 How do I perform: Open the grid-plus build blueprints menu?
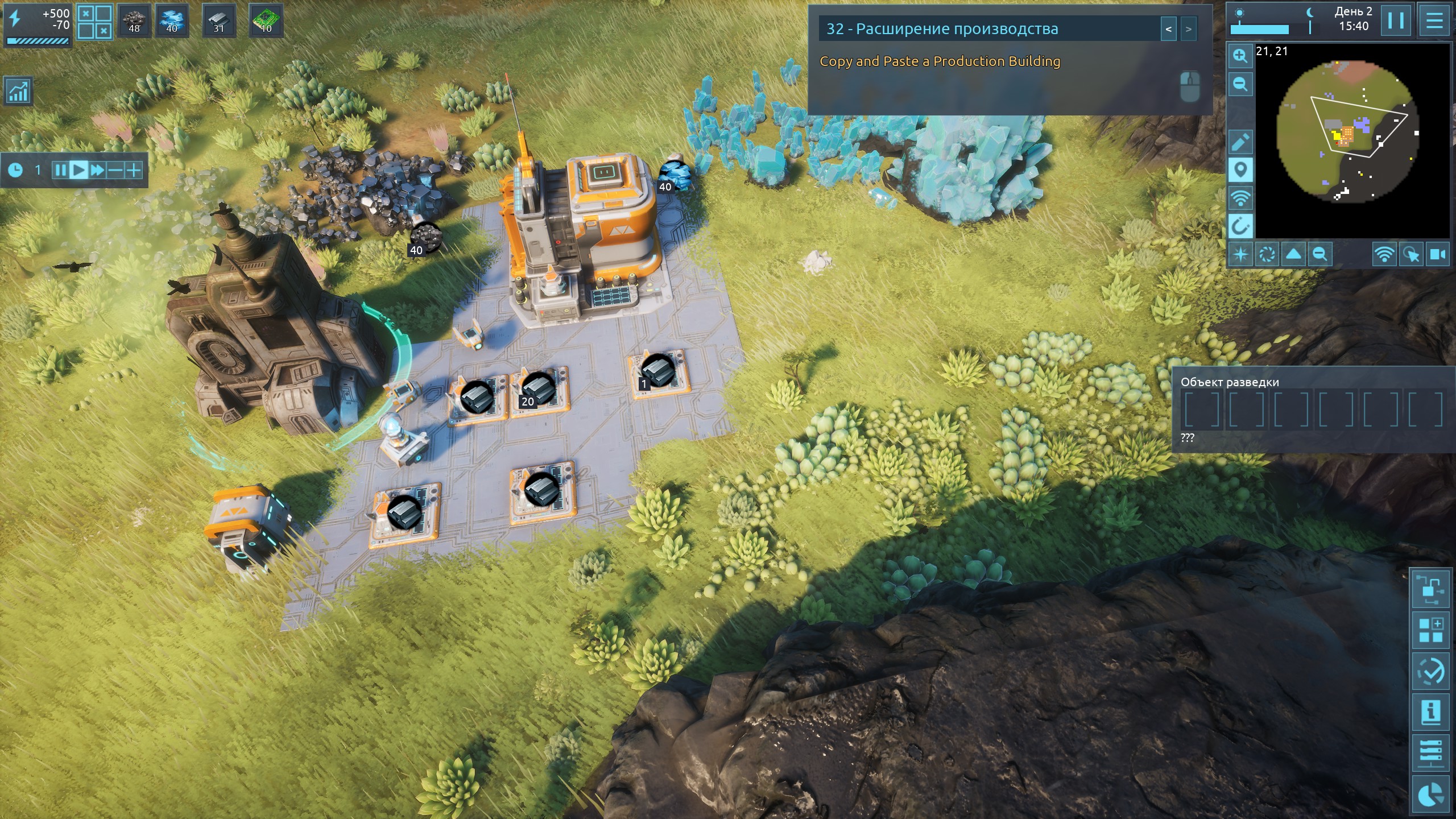point(1430,630)
